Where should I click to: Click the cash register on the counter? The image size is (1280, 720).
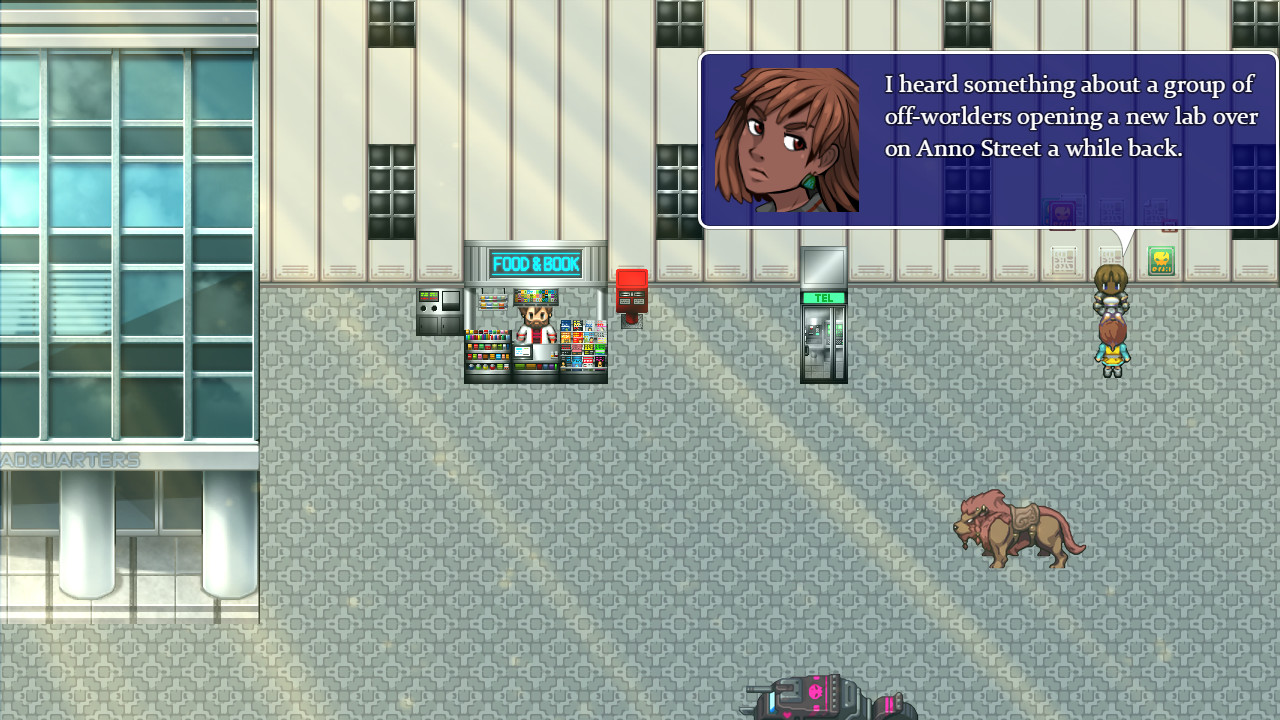coord(524,350)
